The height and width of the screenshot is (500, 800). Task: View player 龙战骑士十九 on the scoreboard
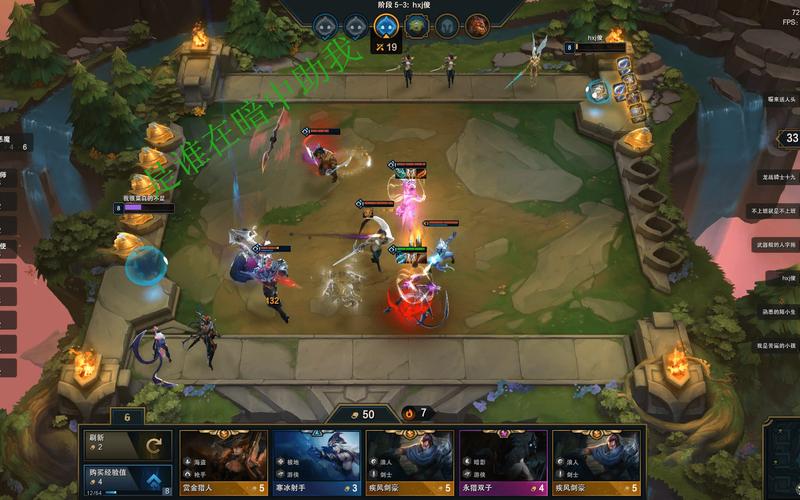tap(778, 176)
